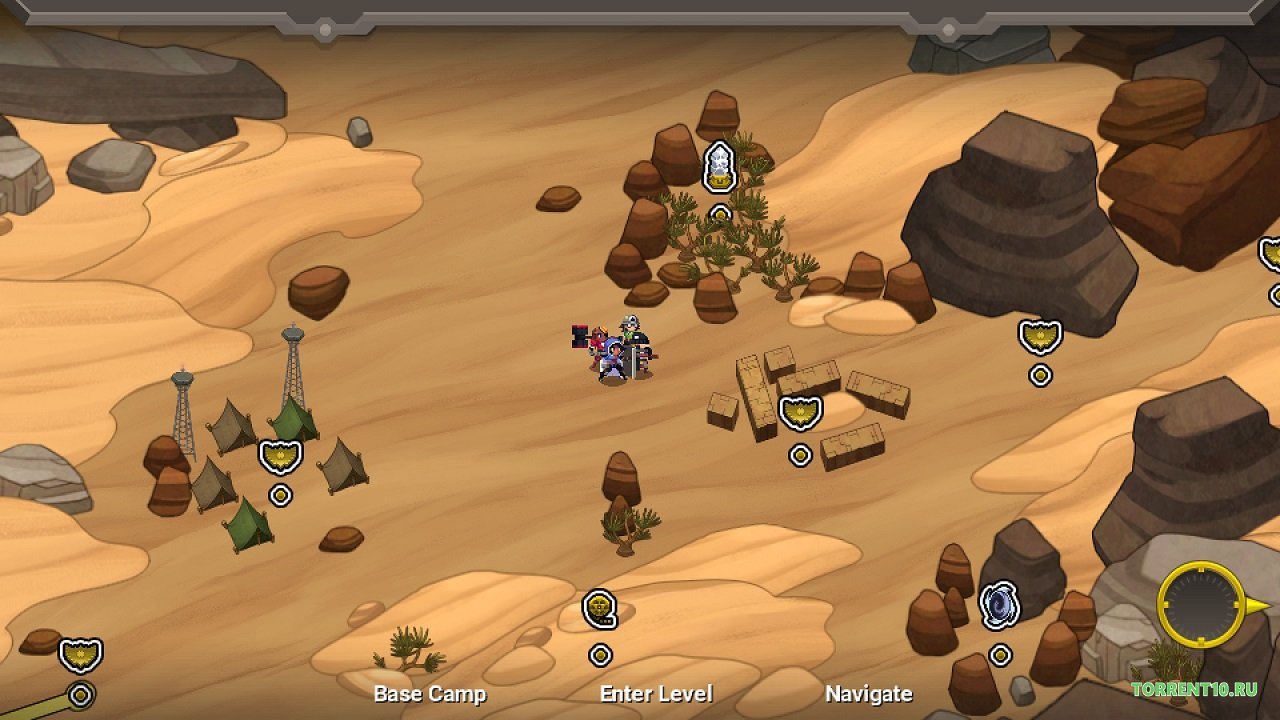Pick the level marker beside the large dark boulder

tap(1040, 337)
